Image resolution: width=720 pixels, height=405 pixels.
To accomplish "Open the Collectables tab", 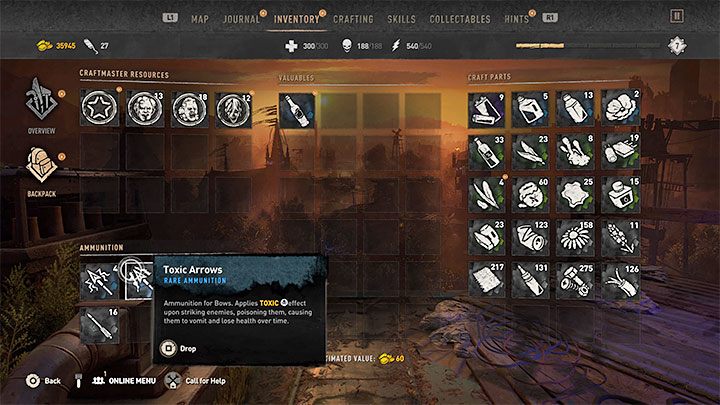I will coord(460,18).
